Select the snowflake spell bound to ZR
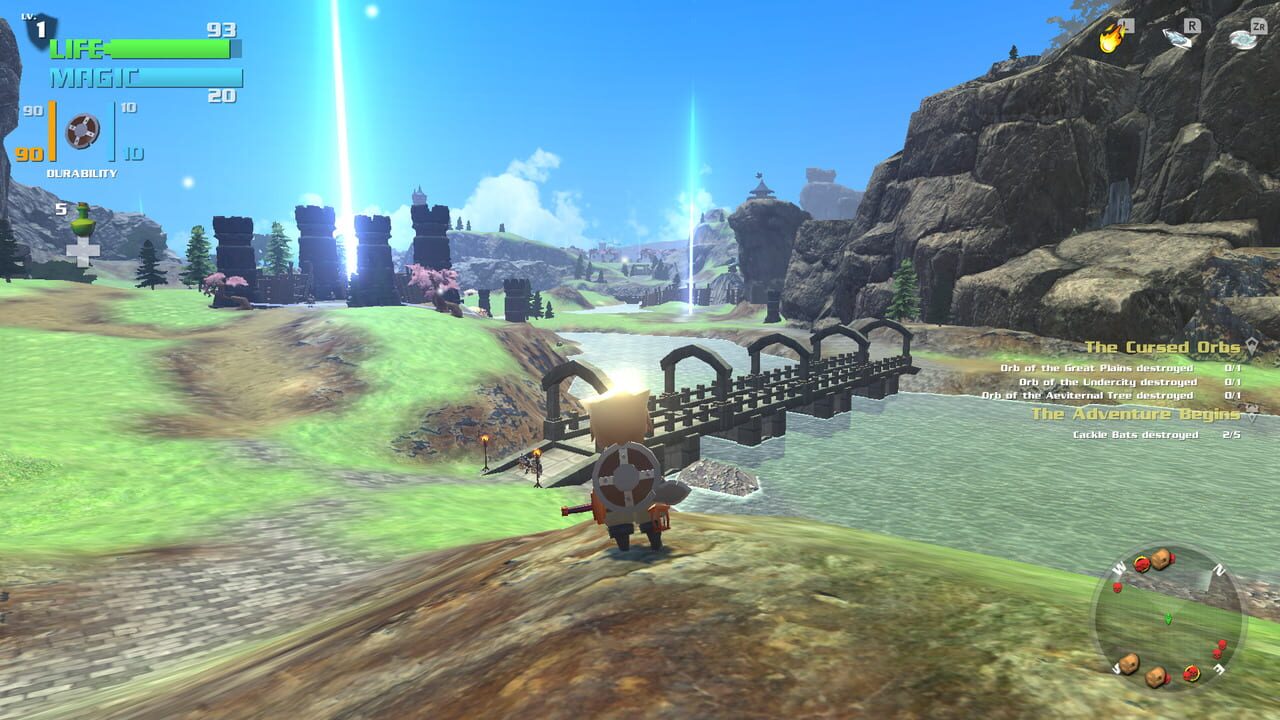This screenshot has width=1280, height=720. pos(1243,40)
